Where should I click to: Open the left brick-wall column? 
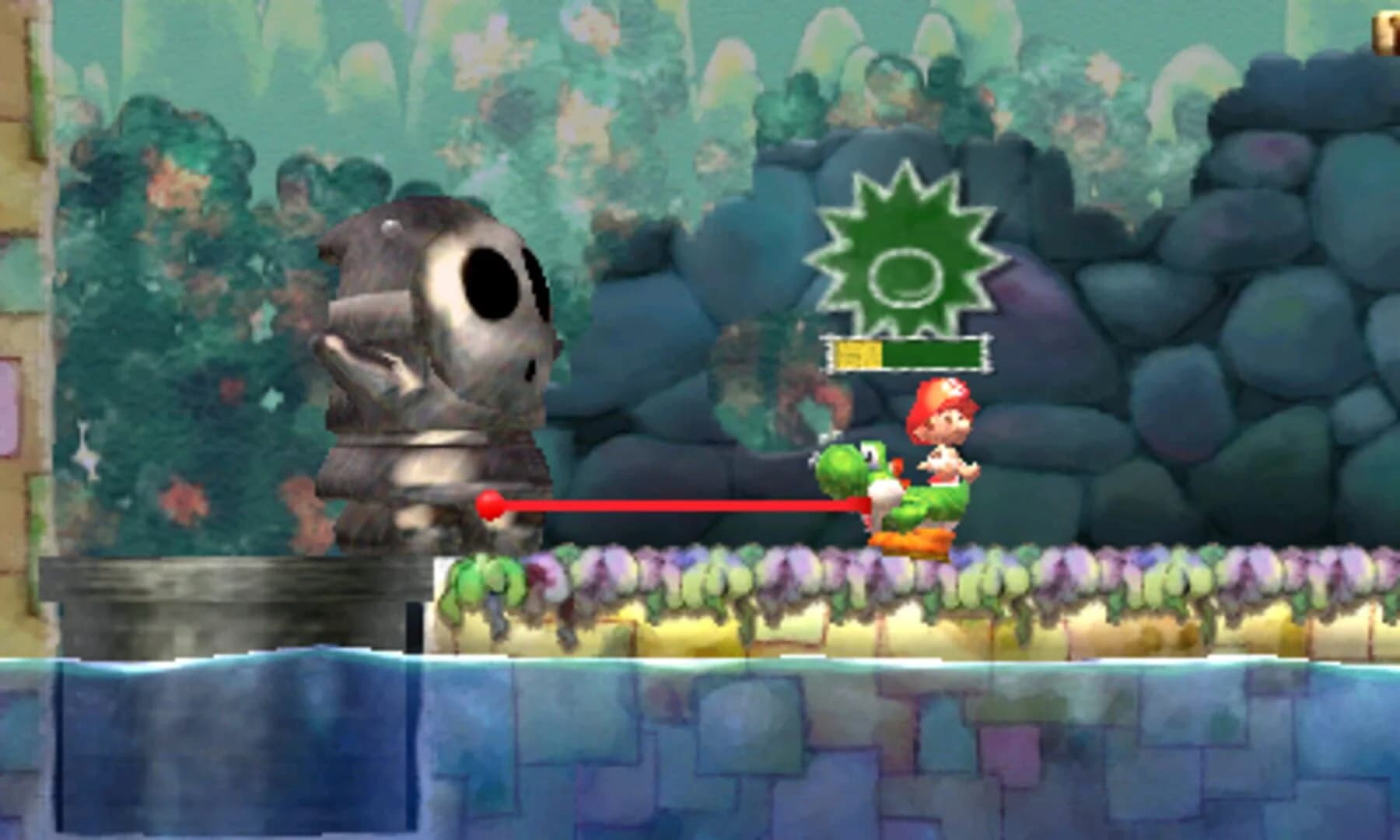click(x=19, y=311)
